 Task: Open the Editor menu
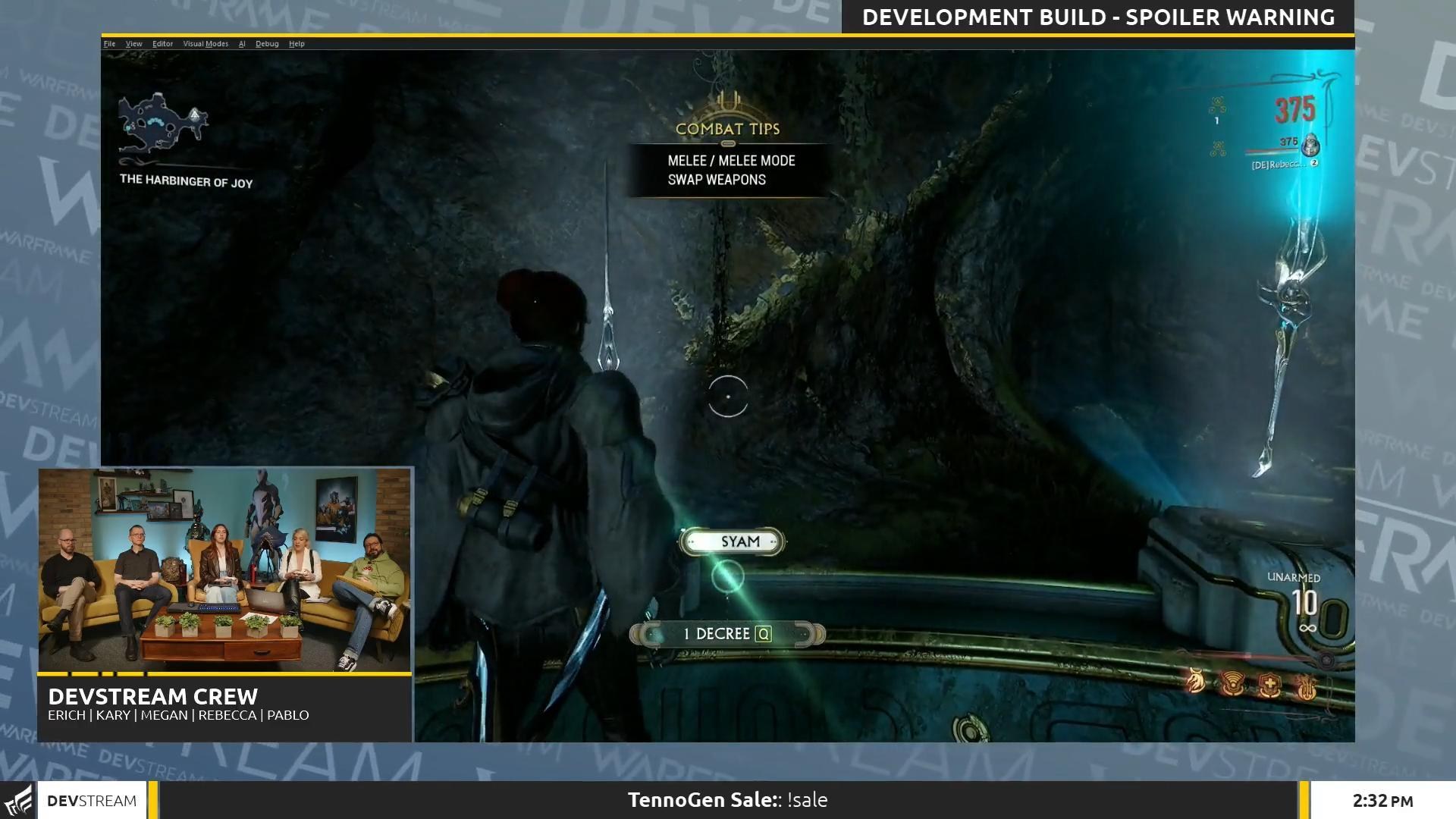click(163, 43)
